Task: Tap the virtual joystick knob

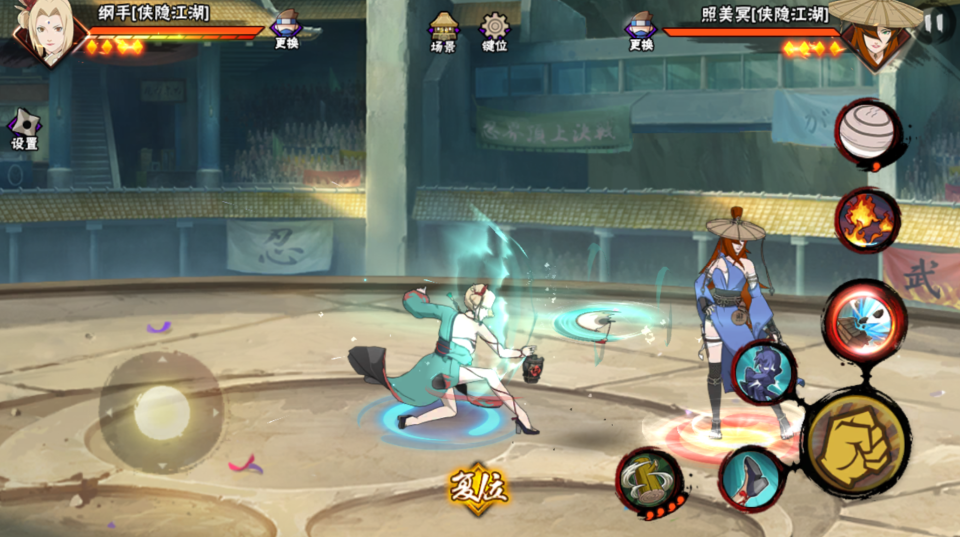Action: [162, 411]
